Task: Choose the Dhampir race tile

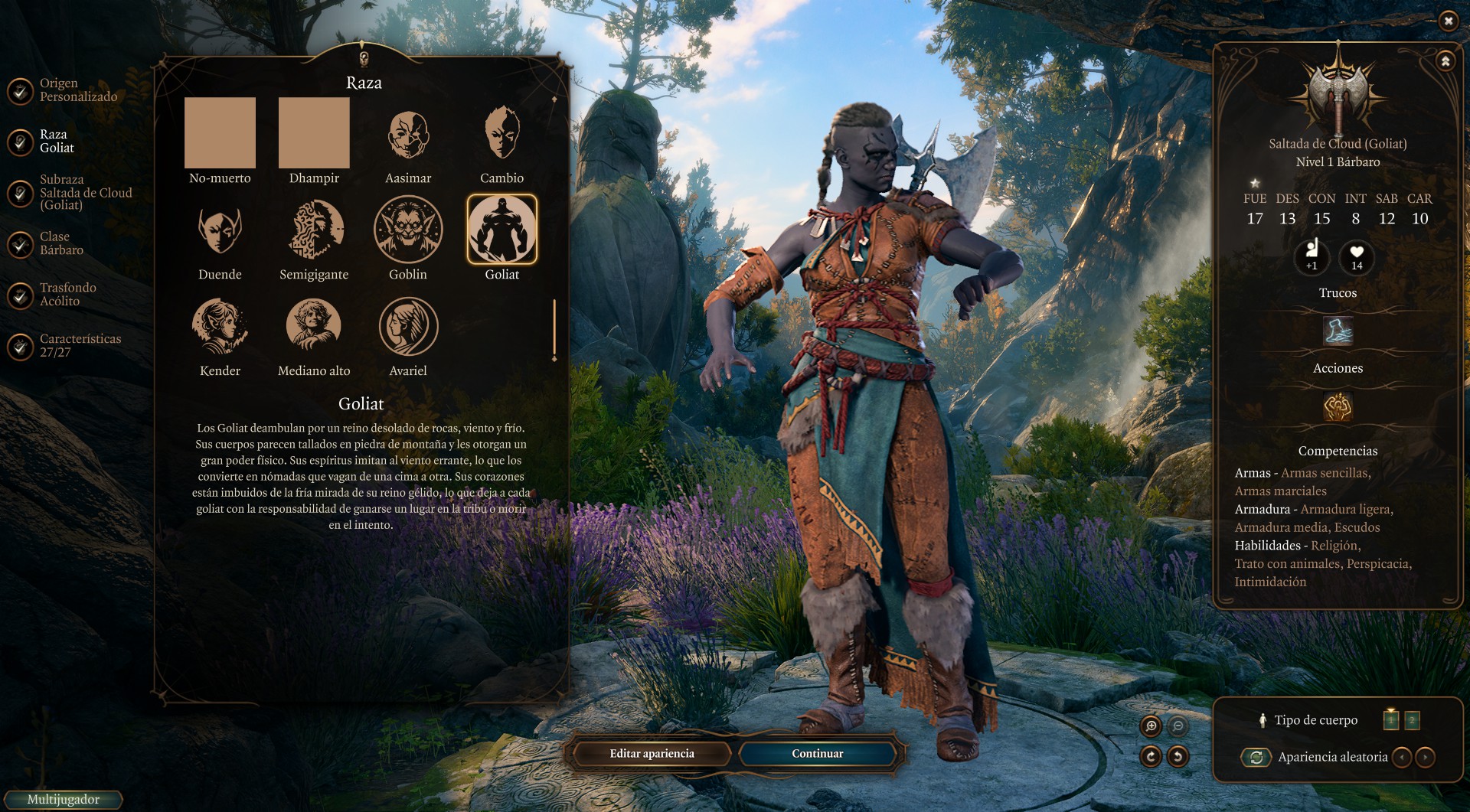Action: pyautogui.click(x=314, y=133)
